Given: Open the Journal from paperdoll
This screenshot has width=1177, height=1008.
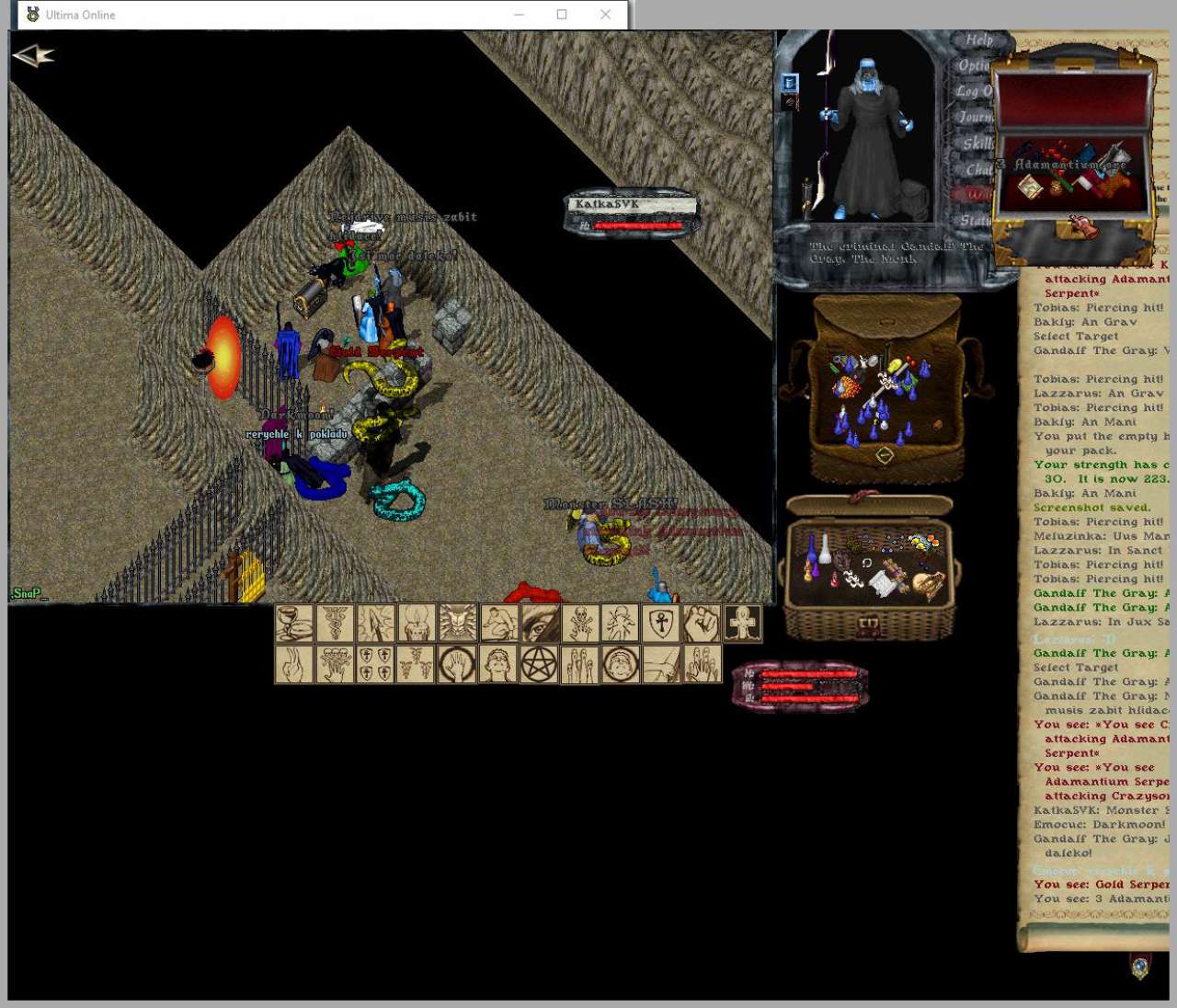Looking at the screenshot, I should tap(975, 117).
